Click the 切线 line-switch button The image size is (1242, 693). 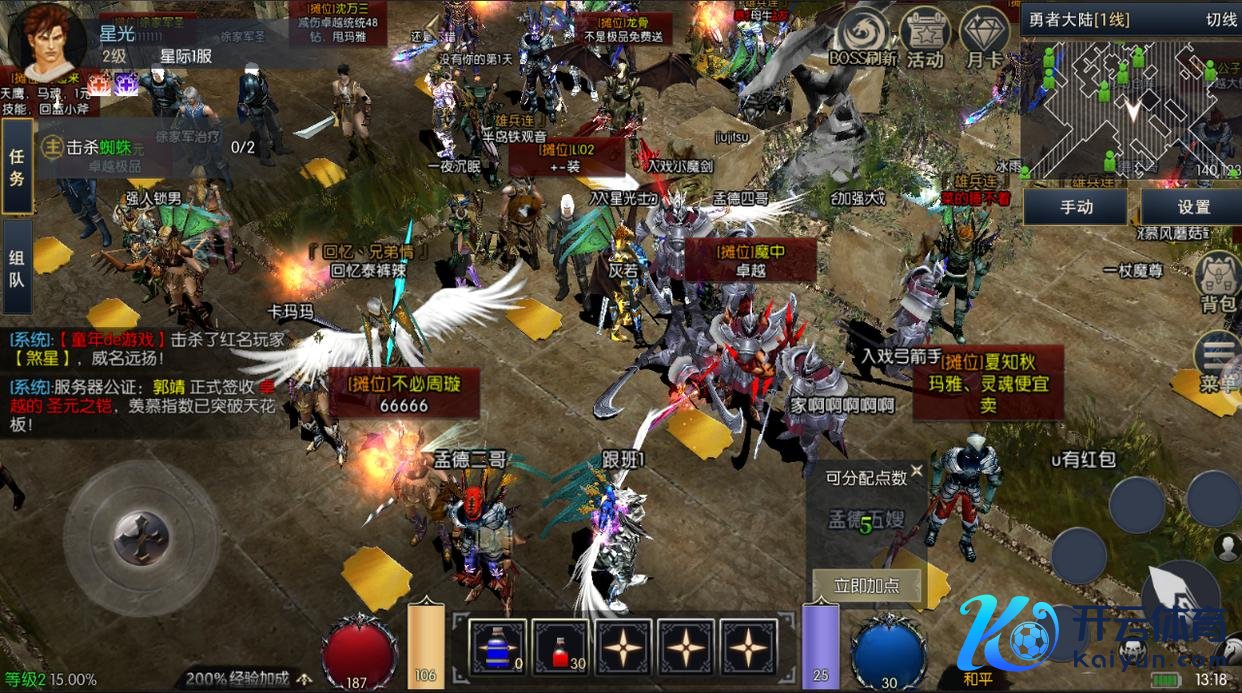click(x=1221, y=19)
